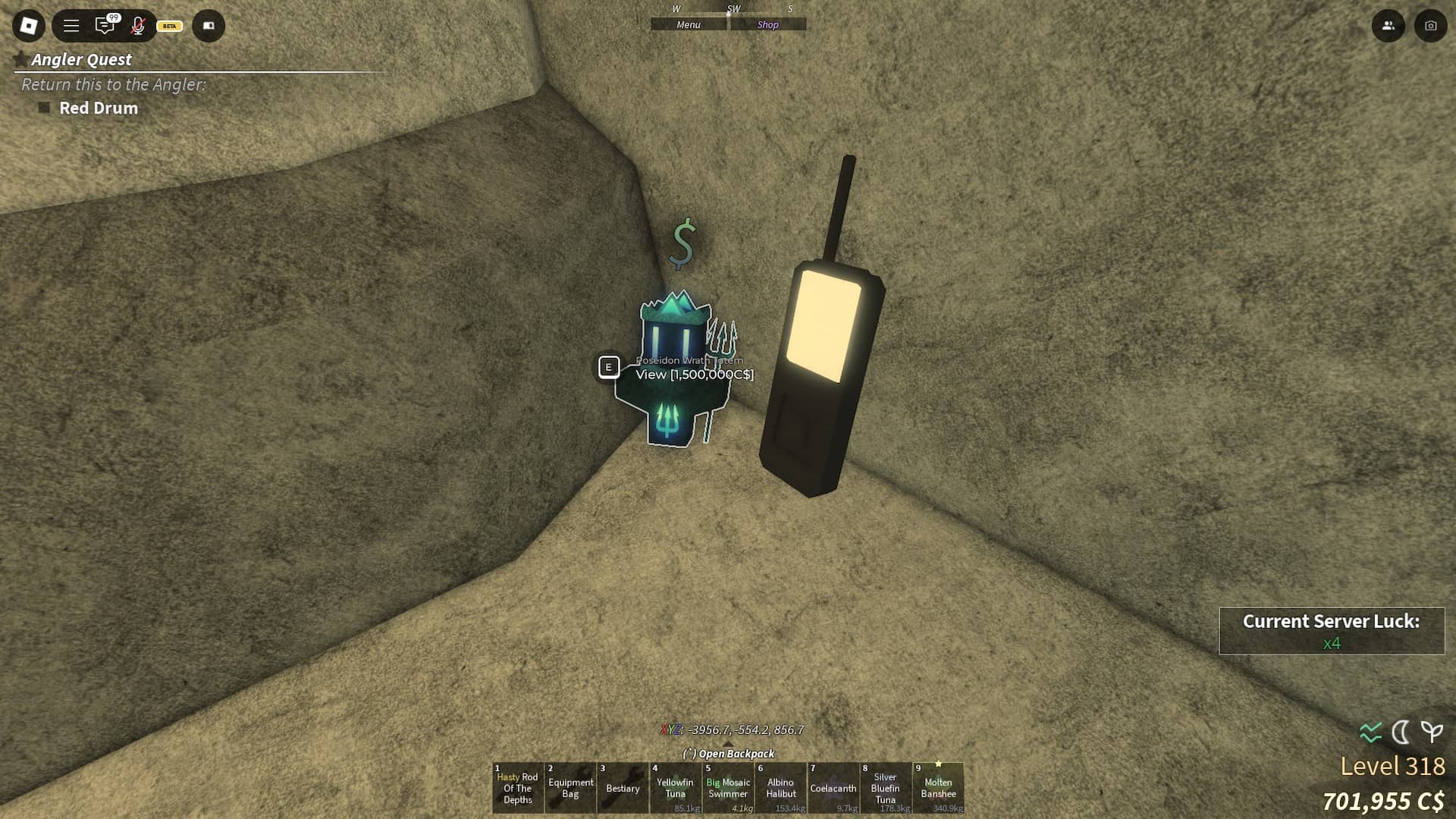1456x819 pixels.
Task: Open the Menu button at top center
Action: point(689,25)
